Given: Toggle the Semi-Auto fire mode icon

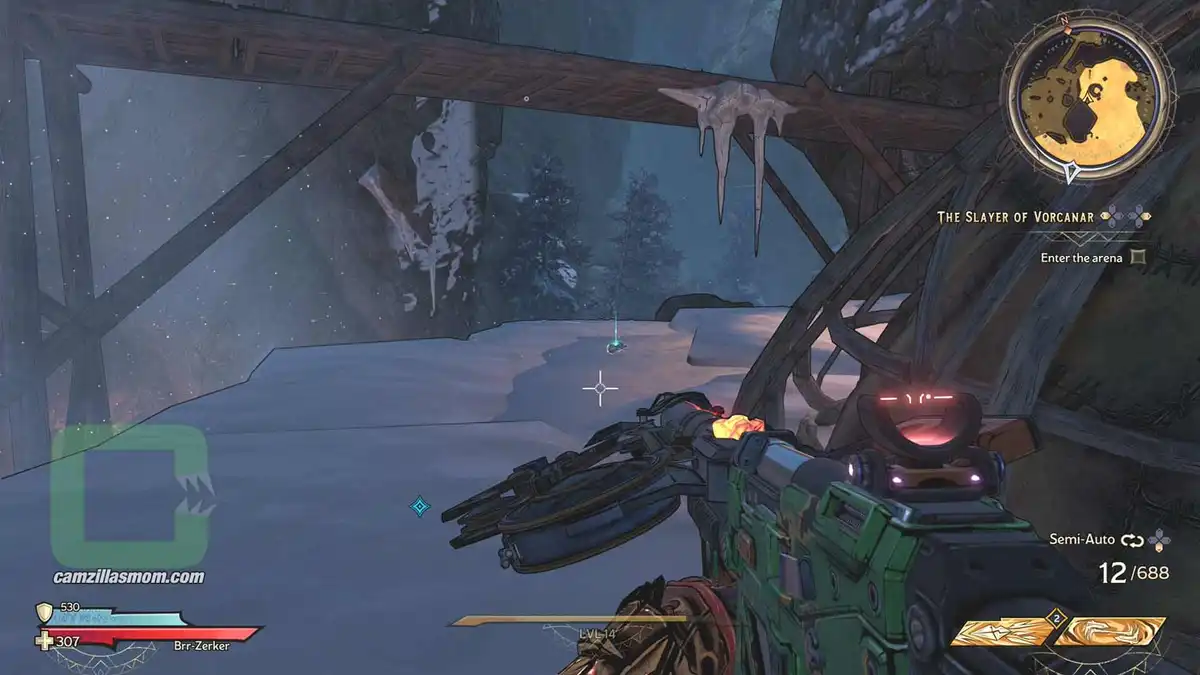Looking at the screenshot, I should click(1132, 540).
